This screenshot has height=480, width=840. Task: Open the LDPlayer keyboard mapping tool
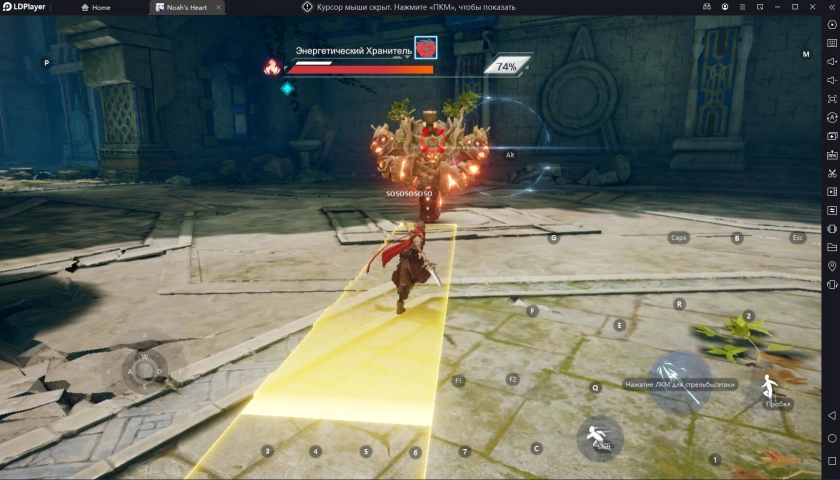pos(832,43)
